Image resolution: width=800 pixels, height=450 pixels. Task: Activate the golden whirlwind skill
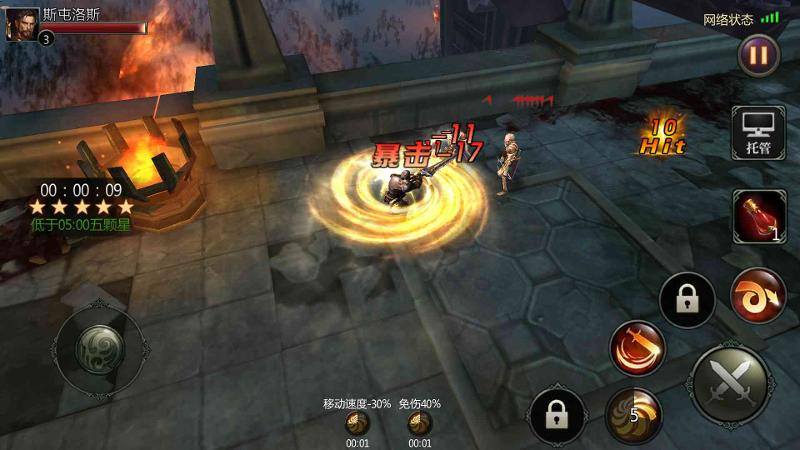(634, 414)
